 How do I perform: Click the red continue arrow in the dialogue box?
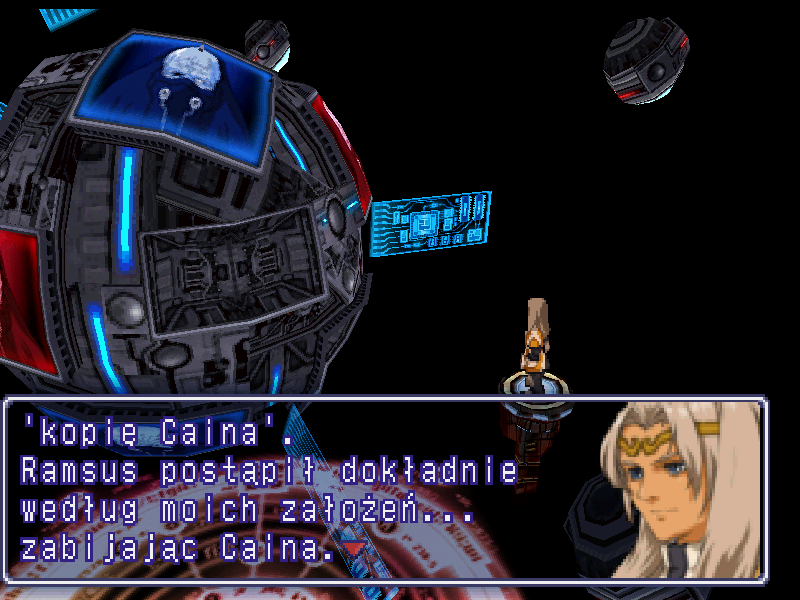354,548
